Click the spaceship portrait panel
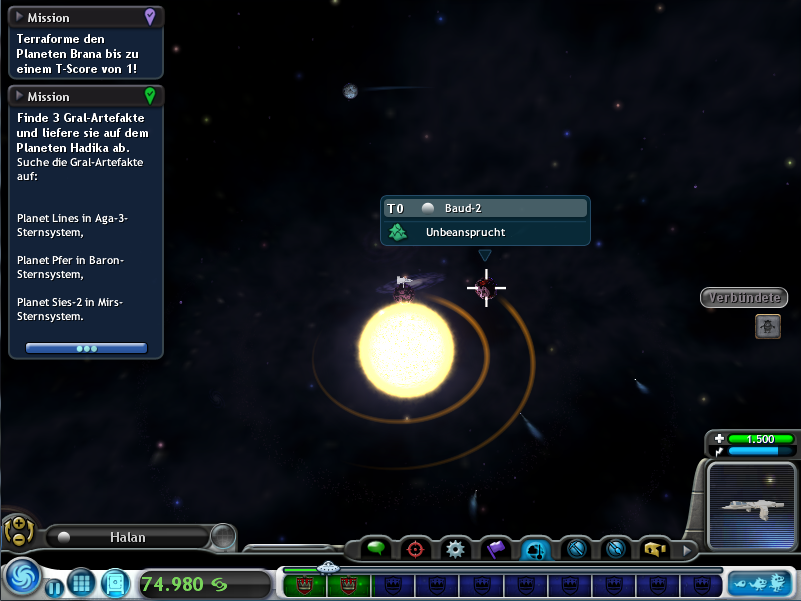The image size is (801, 601). point(753,507)
